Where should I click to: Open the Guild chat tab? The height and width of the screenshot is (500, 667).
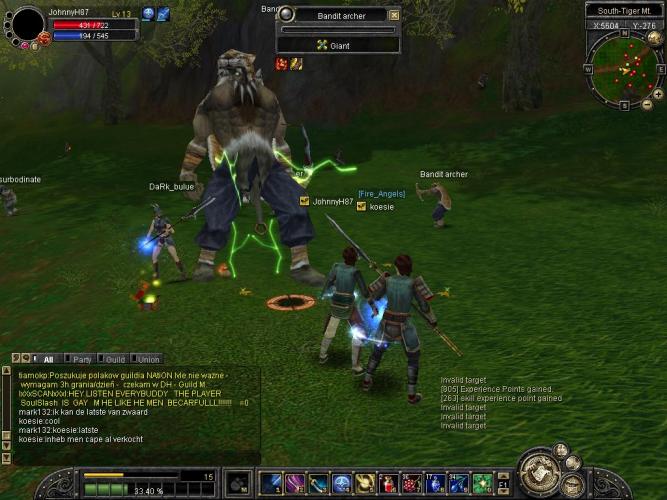tap(115, 359)
